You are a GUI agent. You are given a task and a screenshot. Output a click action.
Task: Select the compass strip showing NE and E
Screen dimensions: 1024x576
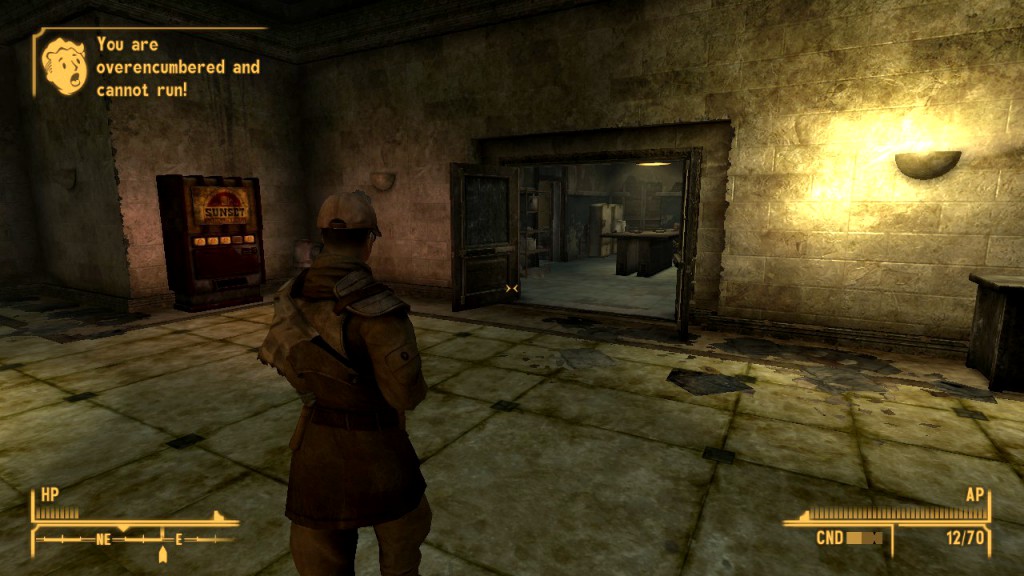(136, 539)
